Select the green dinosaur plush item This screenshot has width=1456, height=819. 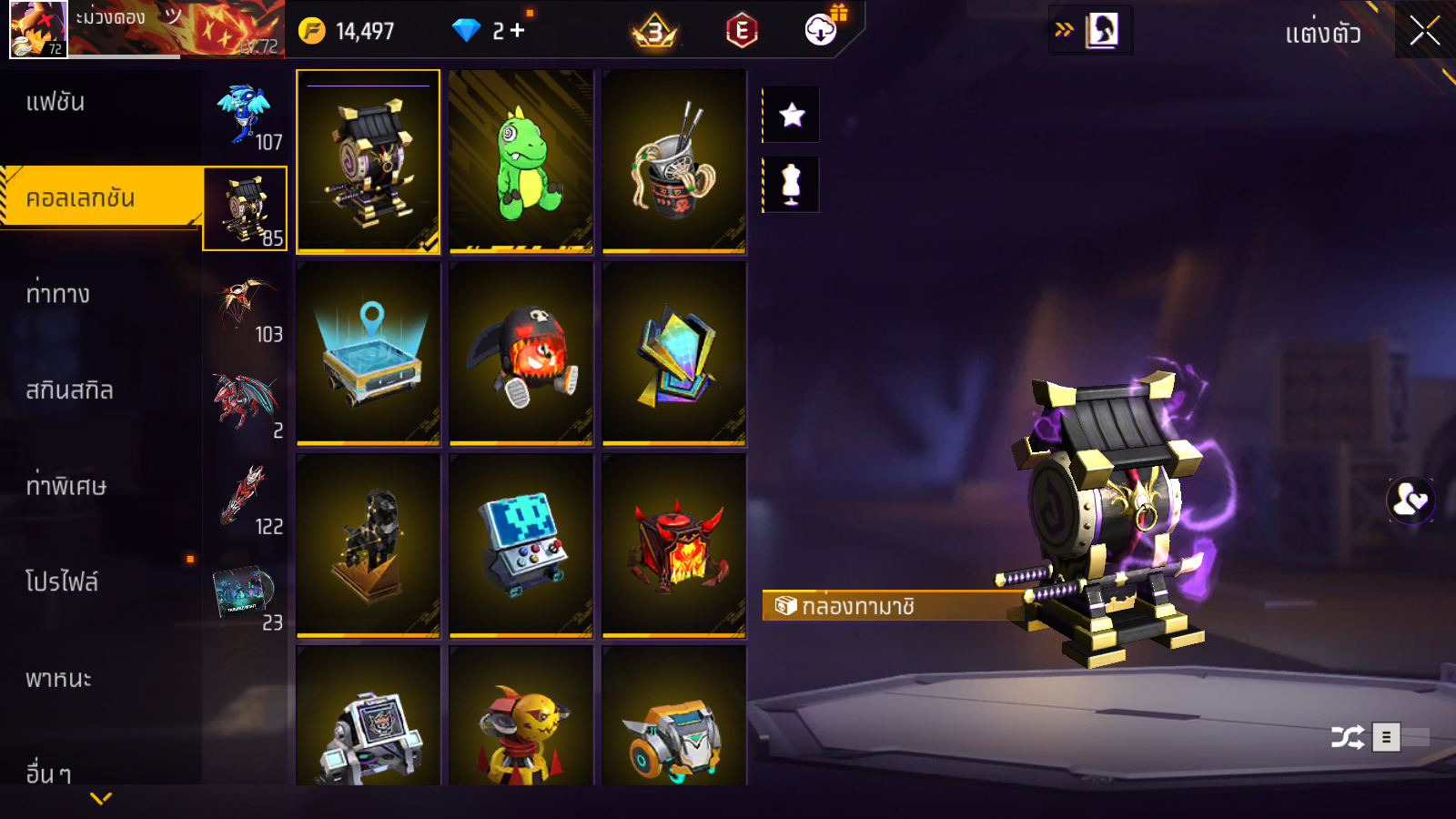(x=521, y=161)
